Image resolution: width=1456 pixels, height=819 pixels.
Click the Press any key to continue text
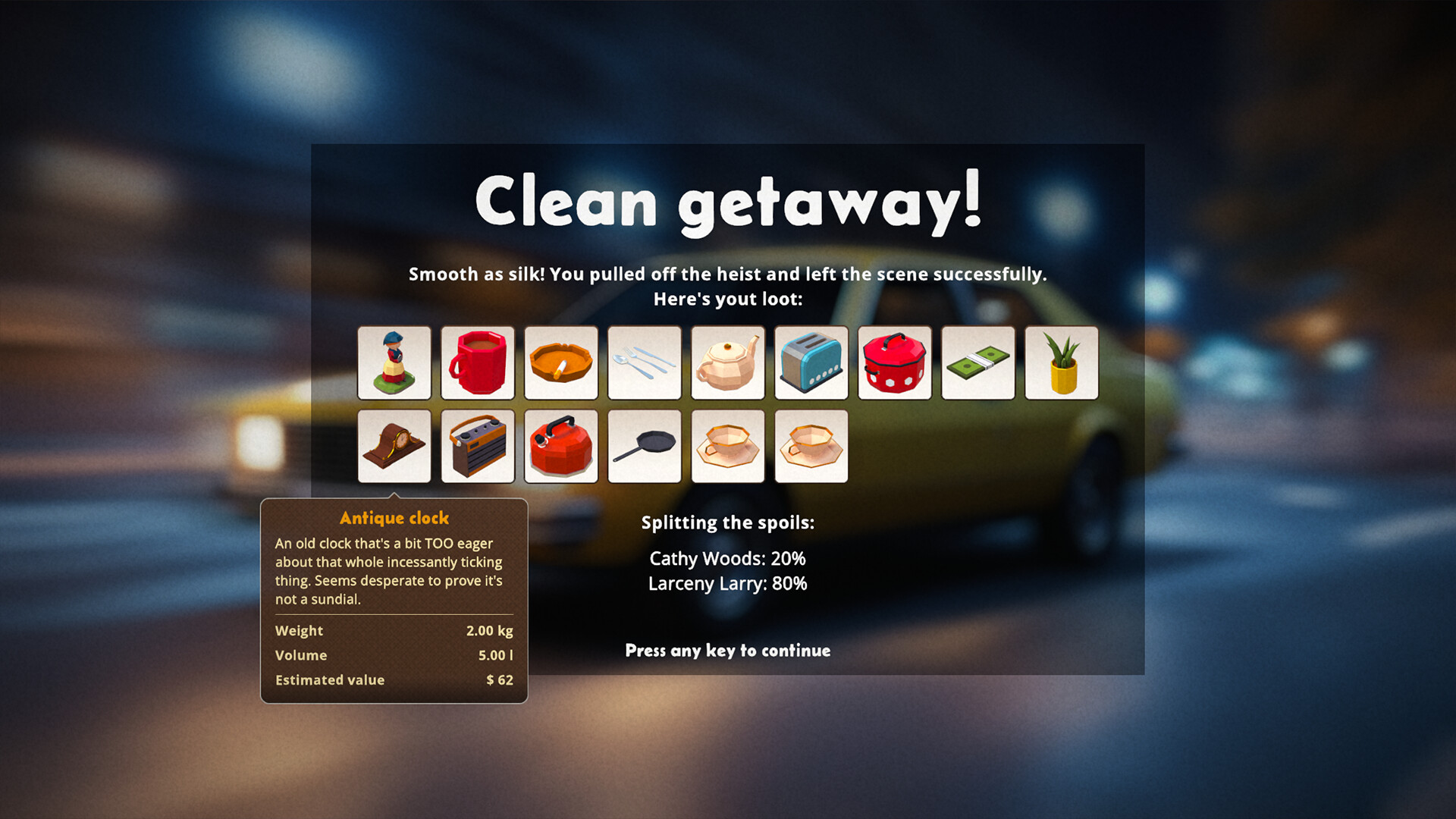coord(726,651)
